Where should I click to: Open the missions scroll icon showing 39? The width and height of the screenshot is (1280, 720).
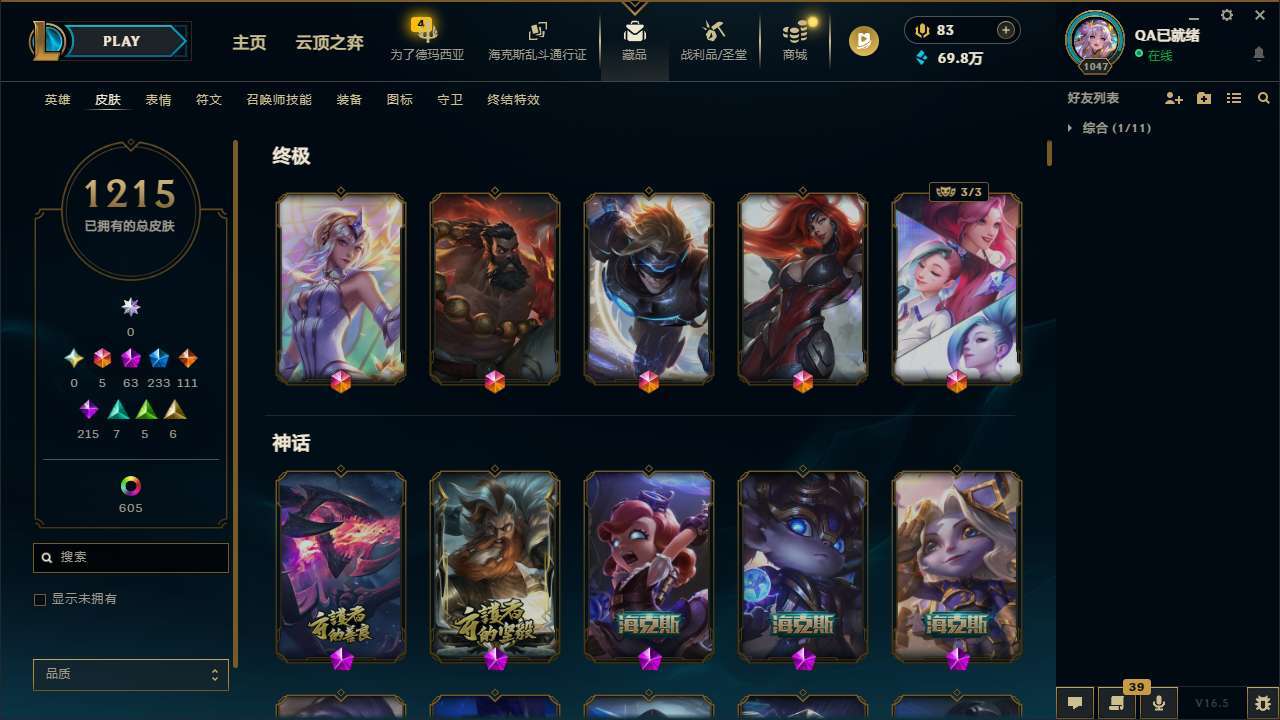tap(1114, 703)
